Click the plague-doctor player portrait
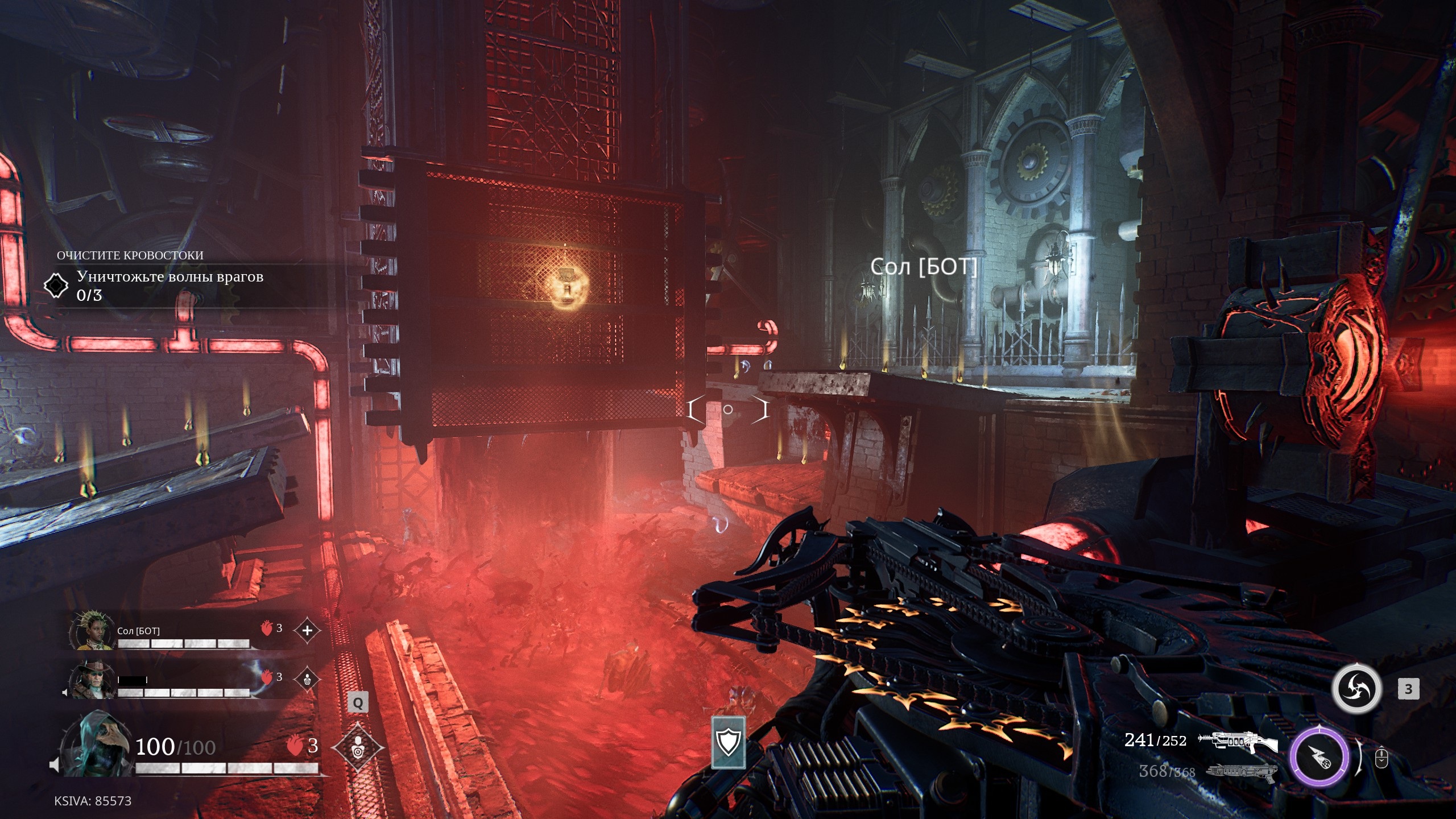 point(97,744)
